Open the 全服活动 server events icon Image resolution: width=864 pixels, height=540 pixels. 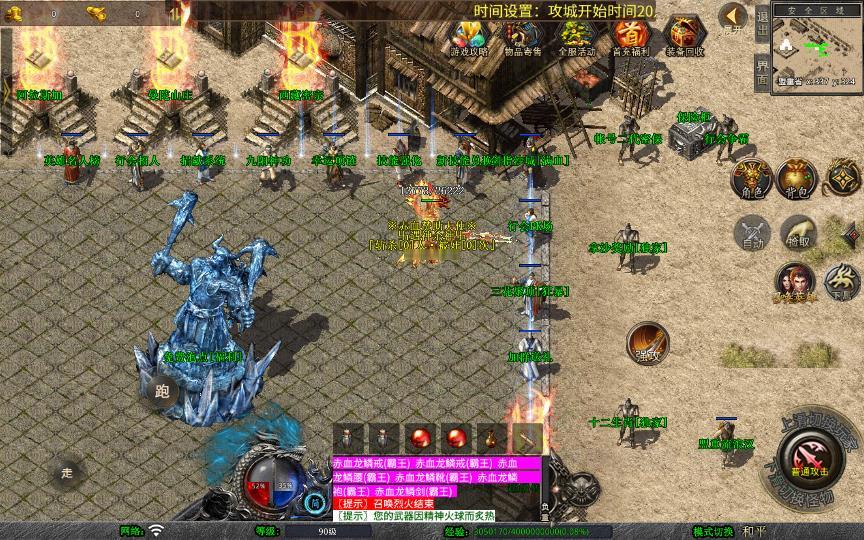coord(576,37)
